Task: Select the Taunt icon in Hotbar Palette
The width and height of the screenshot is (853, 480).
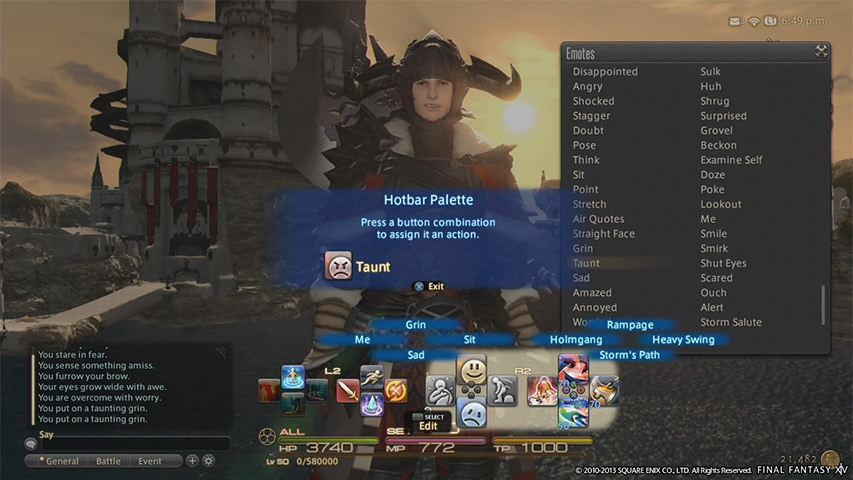Action: point(339,266)
